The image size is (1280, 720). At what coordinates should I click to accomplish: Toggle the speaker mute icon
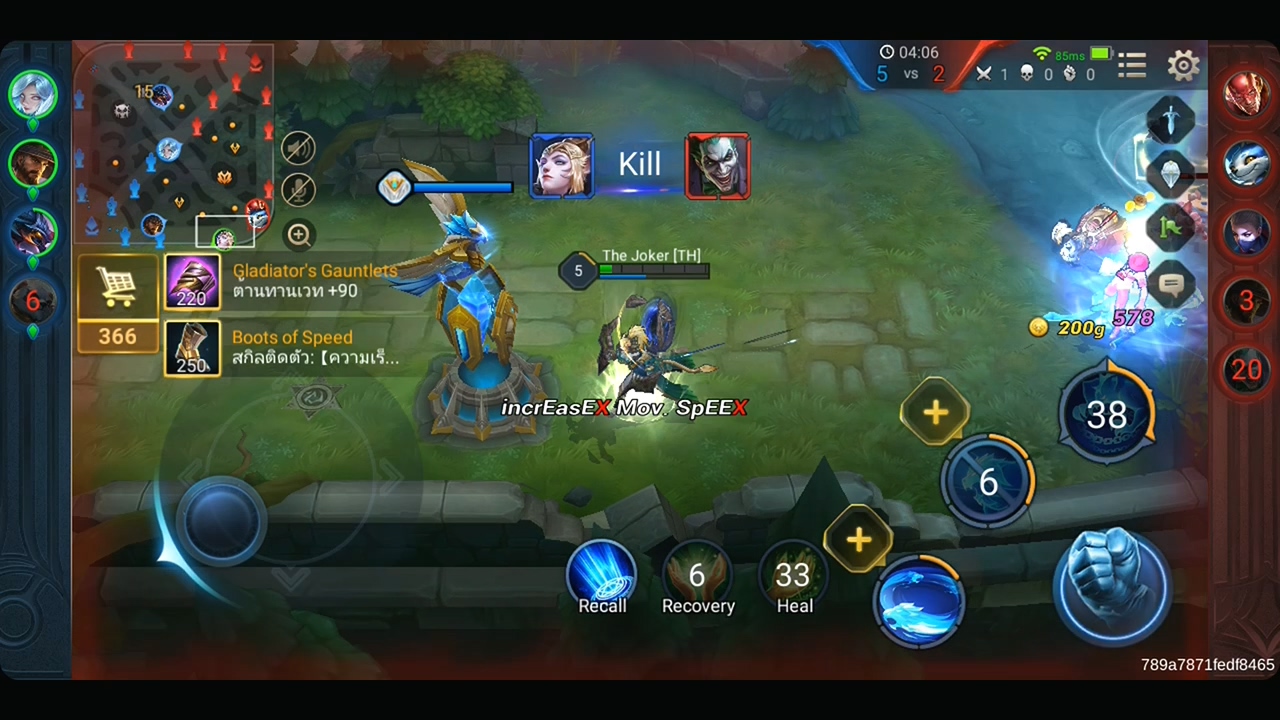click(x=298, y=149)
